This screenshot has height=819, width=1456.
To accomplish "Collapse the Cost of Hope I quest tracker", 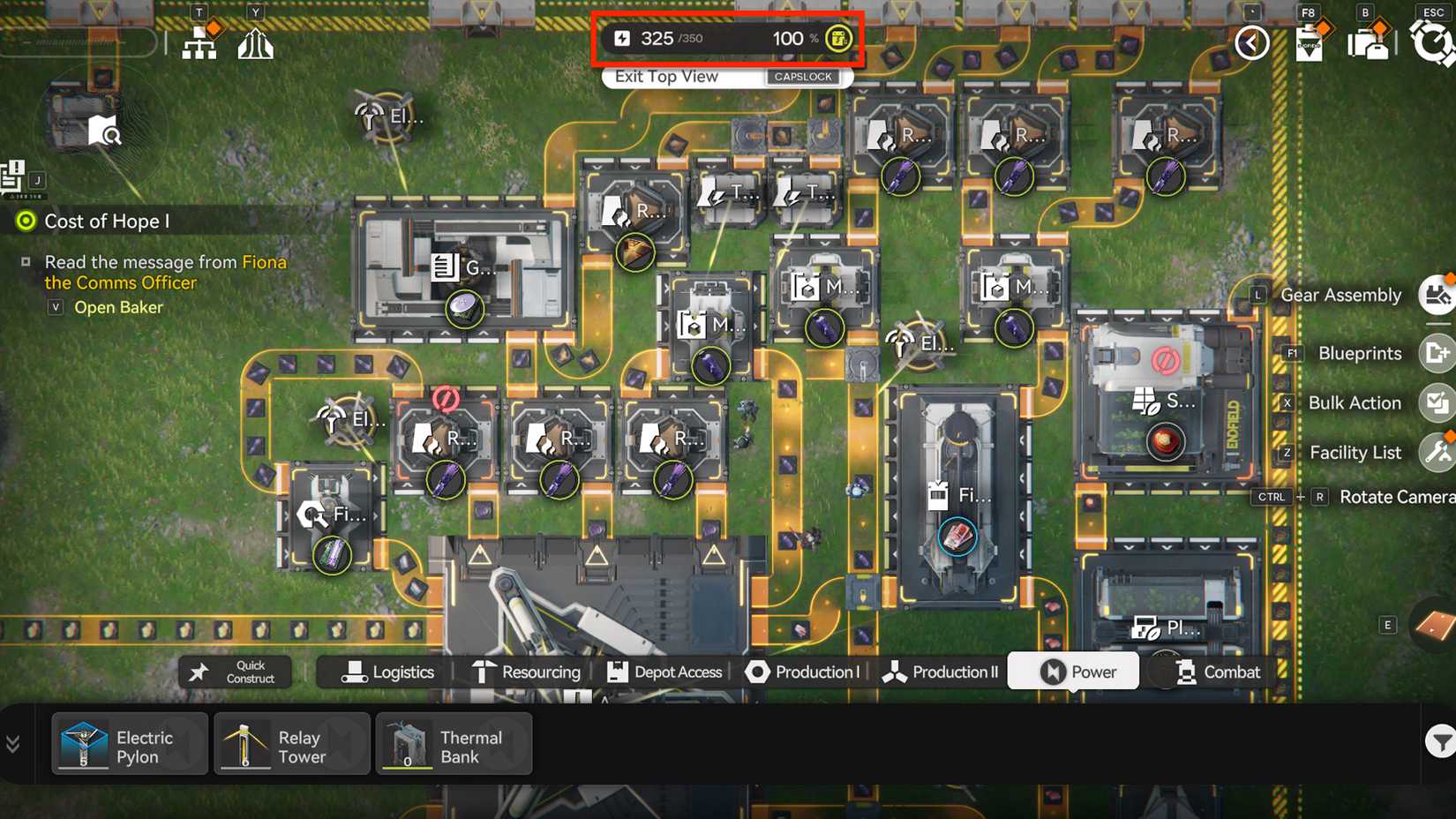I will [x=26, y=221].
